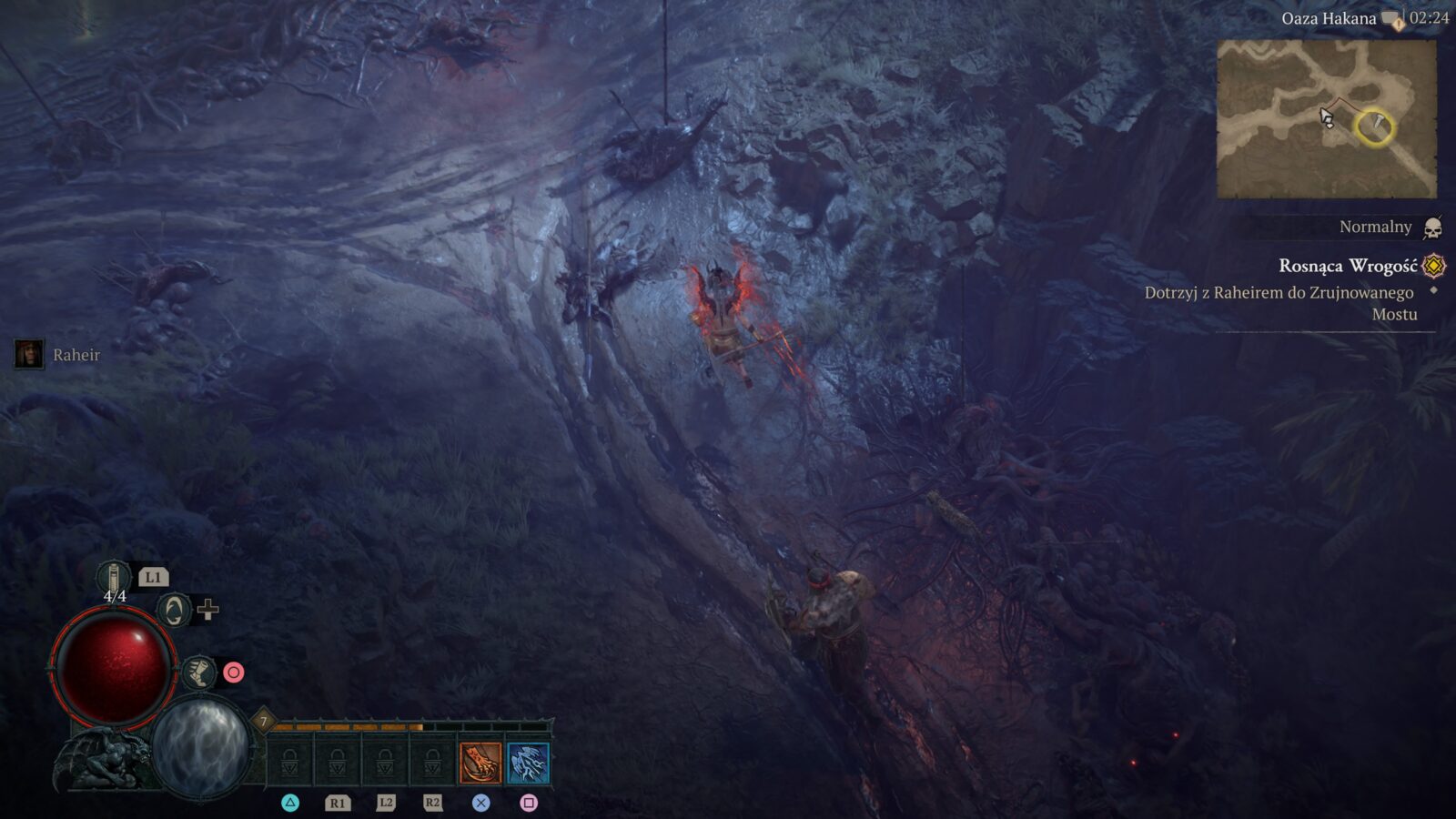The image size is (1456, 819).
Task: Select the Normalny difficulty label
Action: pyautogui.click(x=1377, y=226)
